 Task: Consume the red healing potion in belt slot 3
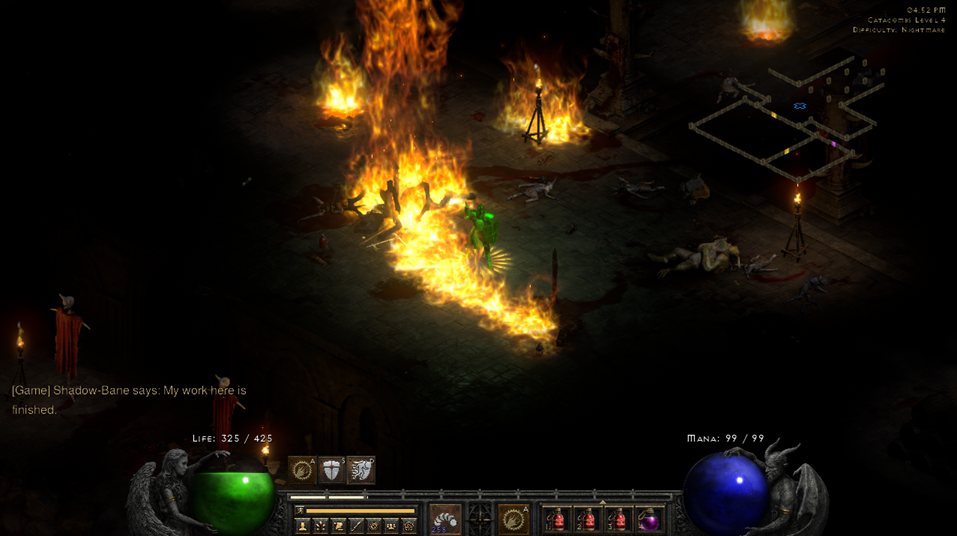[x=618, y=519]
